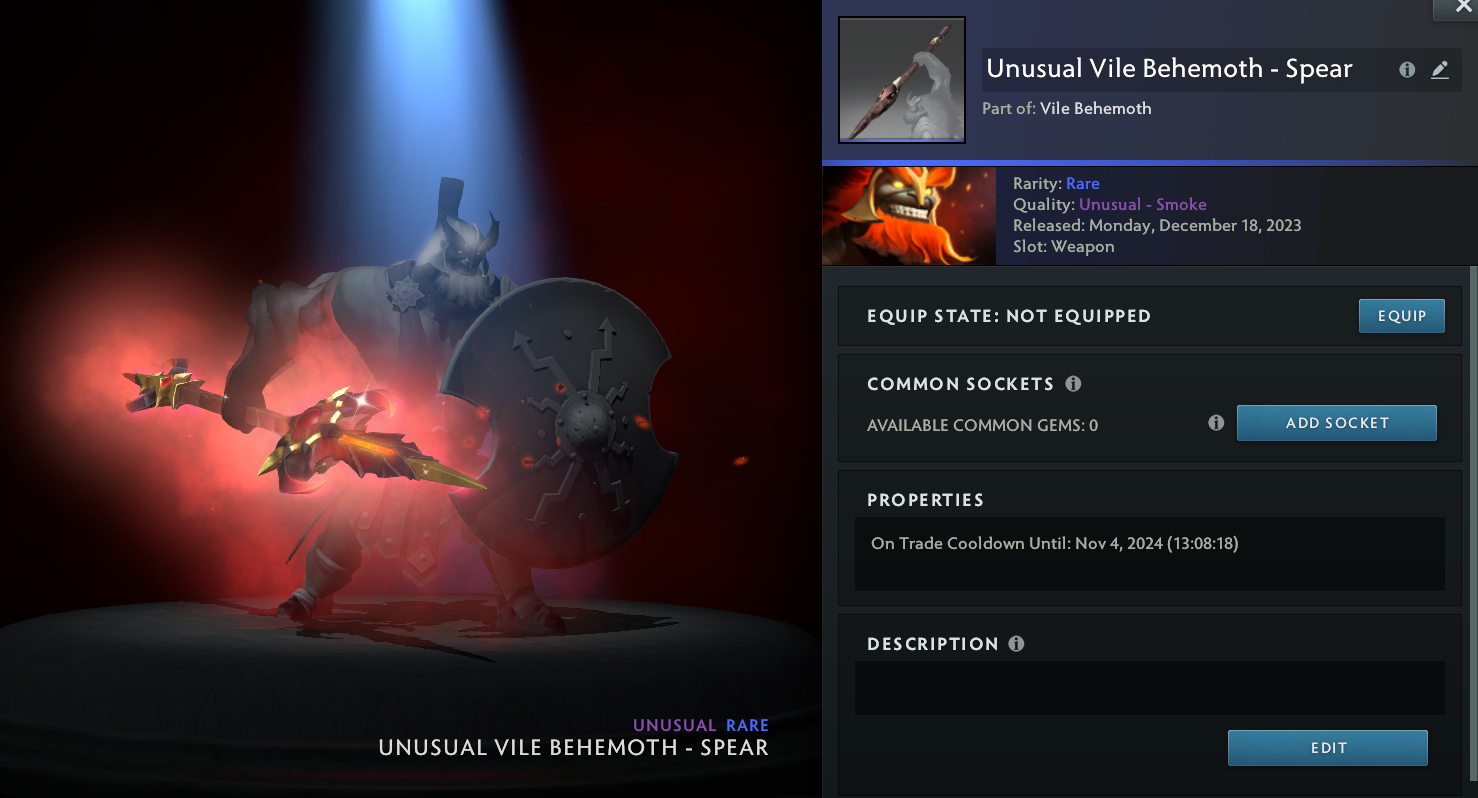Edit the item description

coord(1327,748)
